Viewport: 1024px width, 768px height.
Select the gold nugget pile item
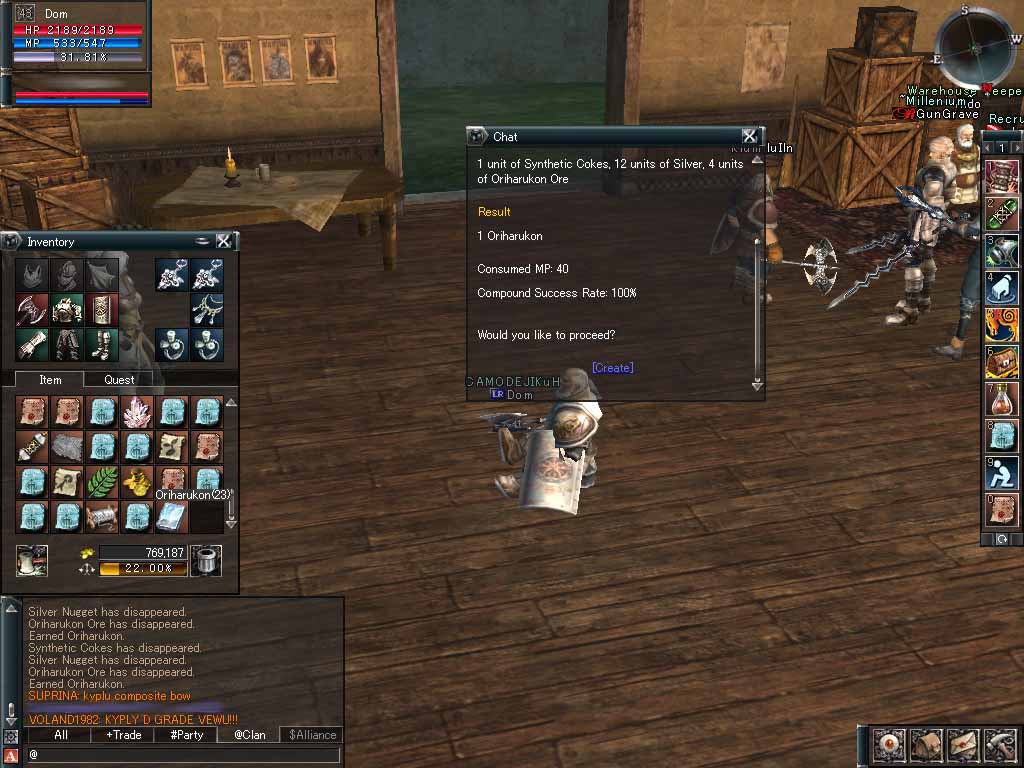pyautogui.click(x=137, y=482)
